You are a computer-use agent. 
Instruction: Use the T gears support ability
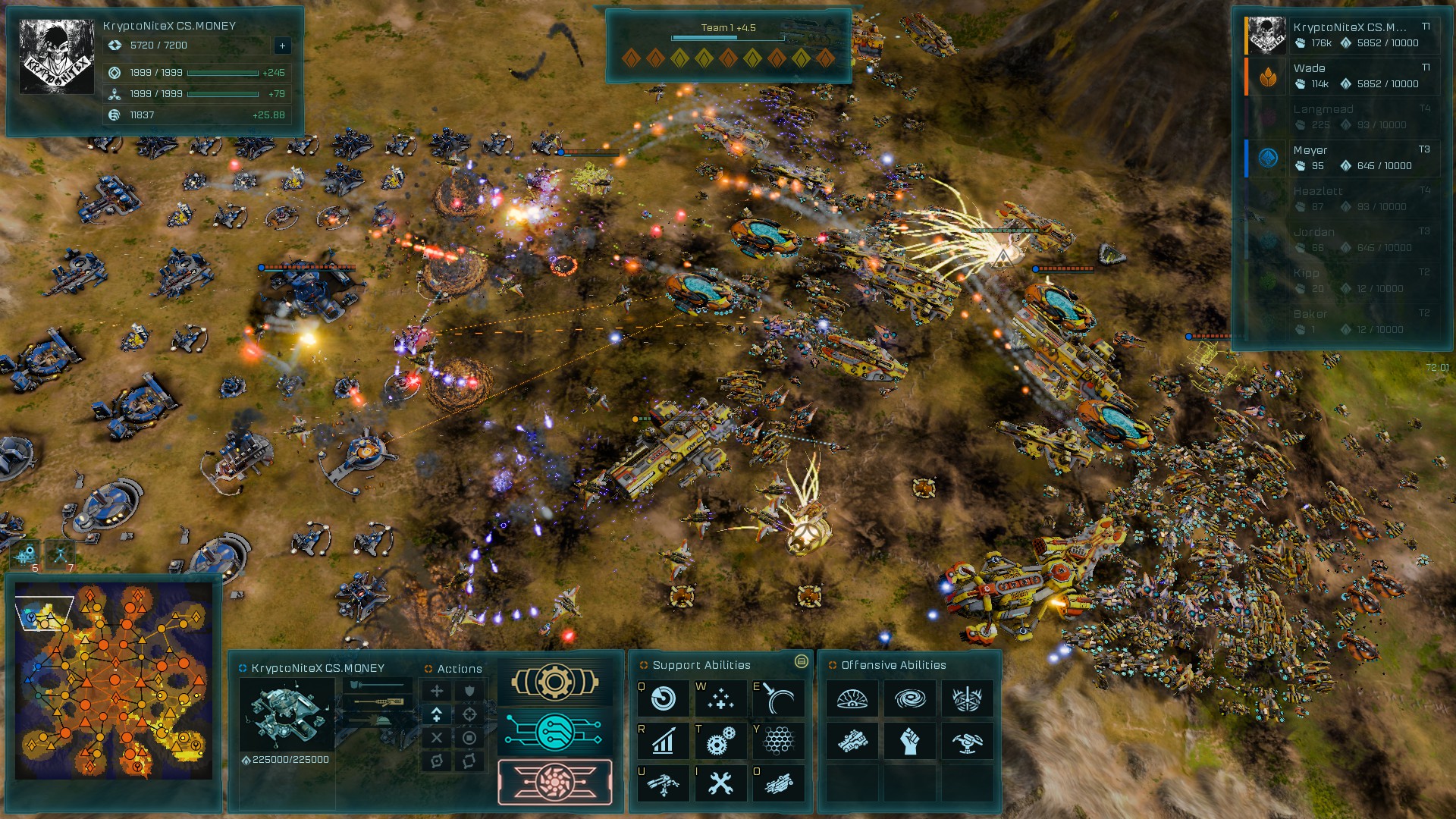721,741
